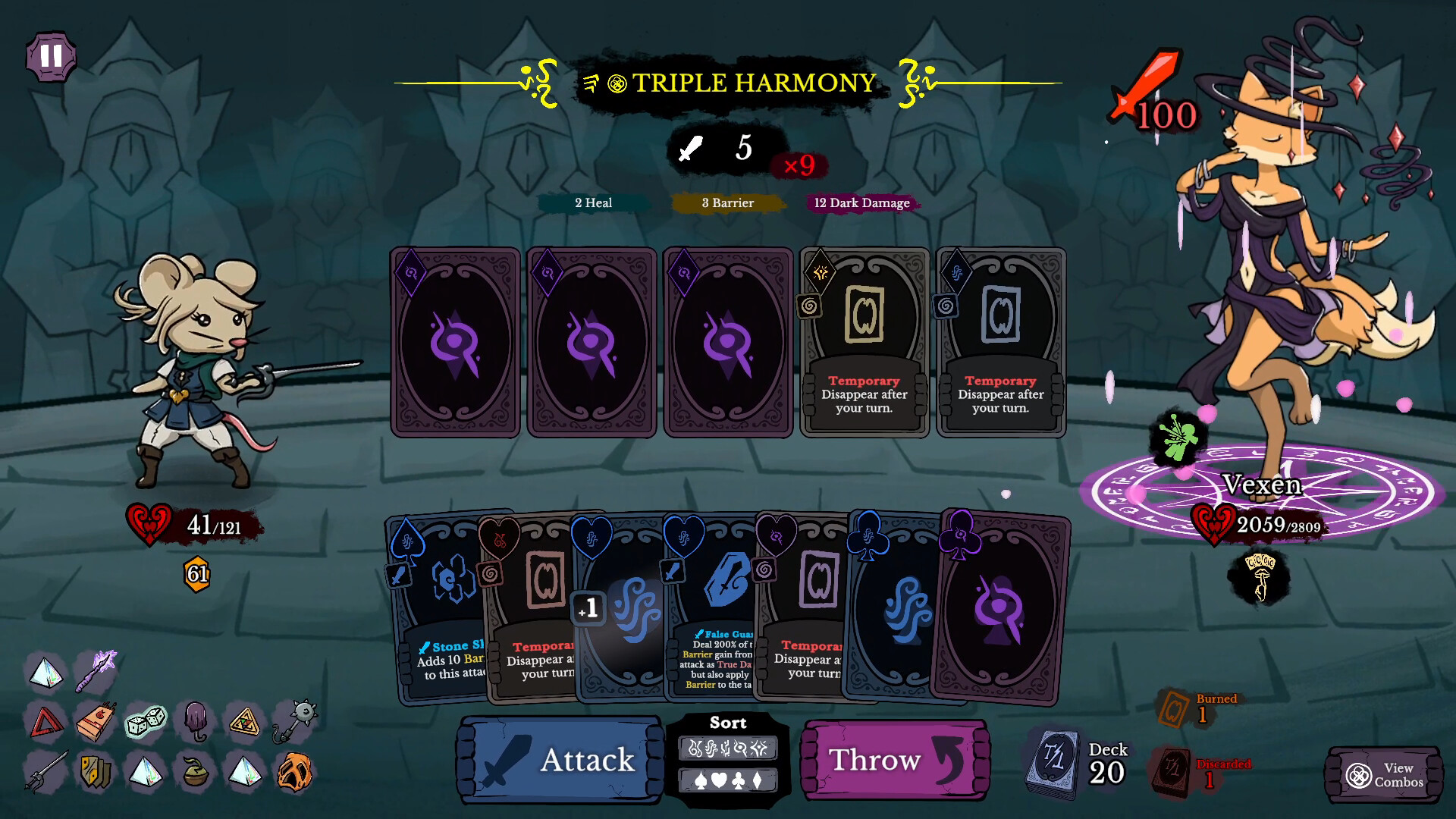The width and height of the screenshot is (1456, 819).
Task: Select the purple staff relic icon
Action: coord(96,670)
